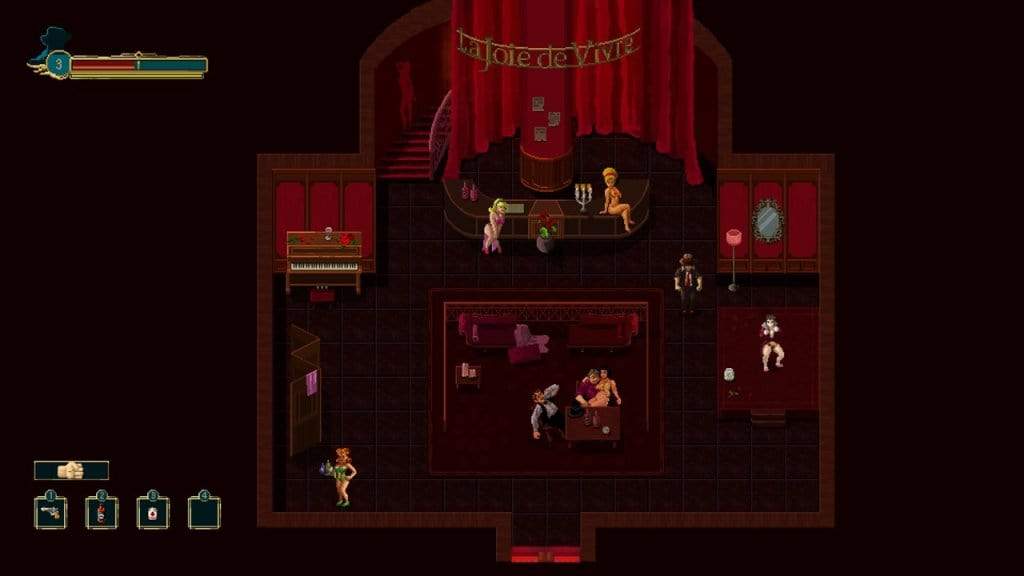Click the fist melee weapon panel

click(71, 470)
